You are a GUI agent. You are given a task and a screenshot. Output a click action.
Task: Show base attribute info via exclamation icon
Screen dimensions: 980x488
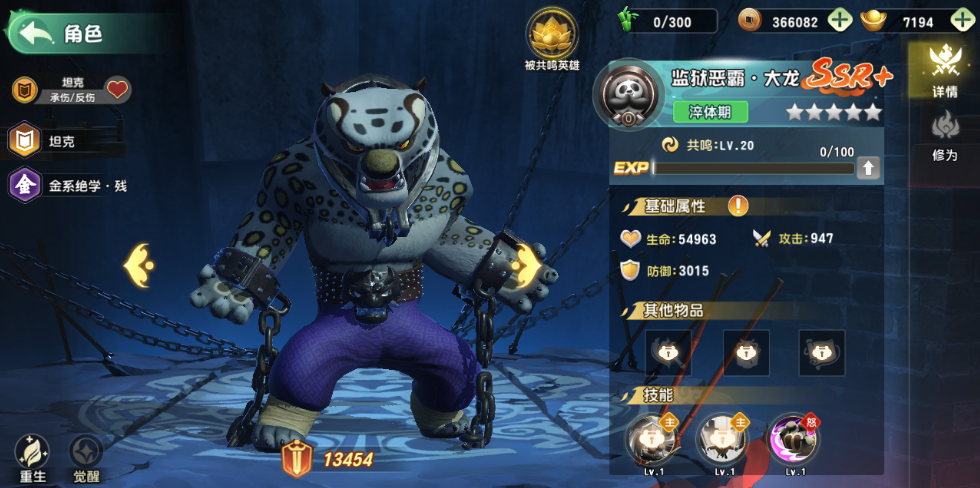tap(738, 206)
